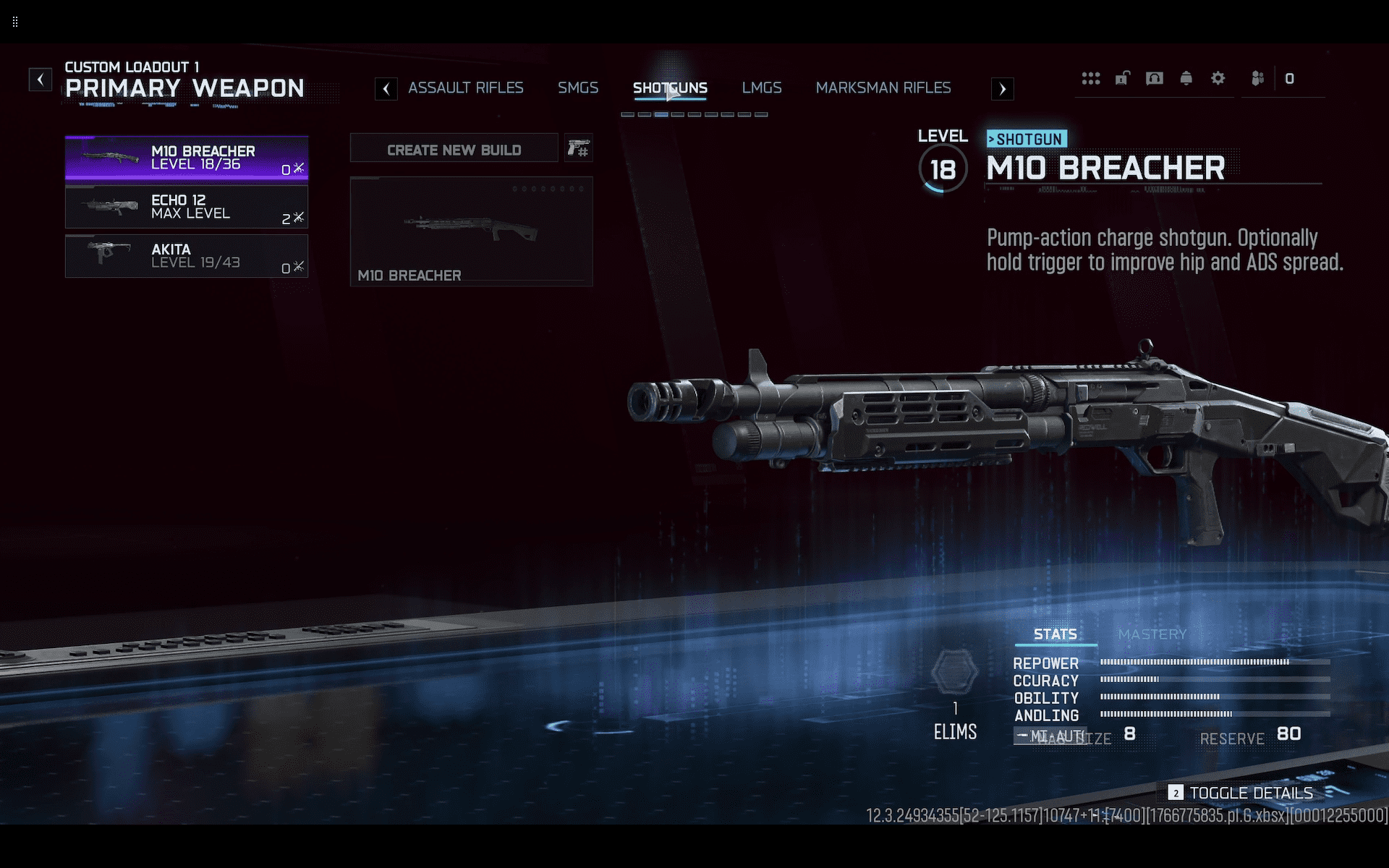Viewport: 1389px width, 868px height.
Task: Open the SMGs weapon category
Action: (x=577, y=88)
